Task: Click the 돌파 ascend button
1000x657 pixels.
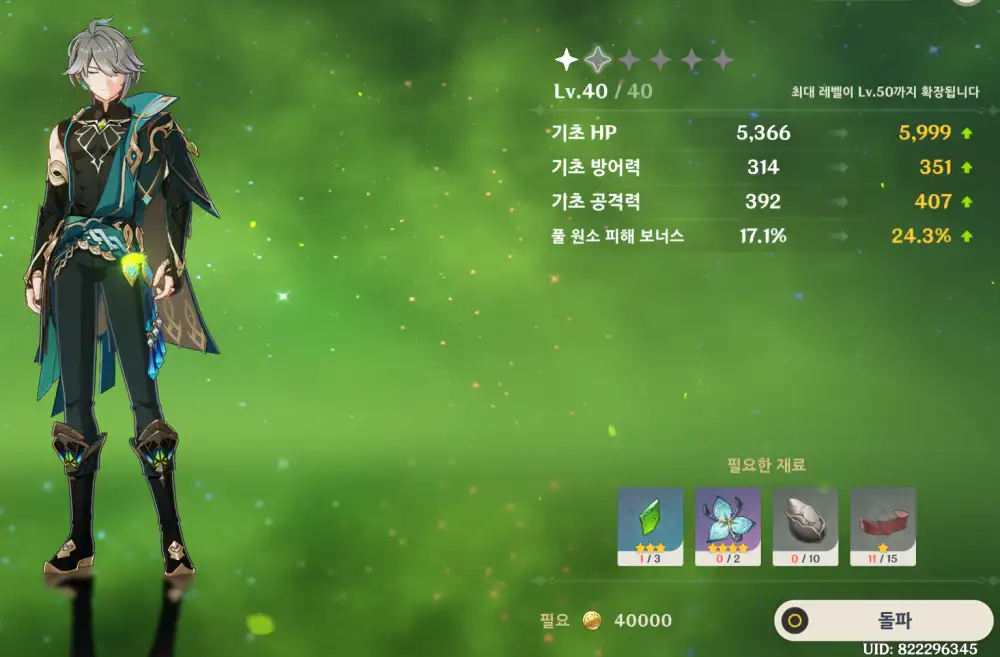Action: [x=884, y=620]
